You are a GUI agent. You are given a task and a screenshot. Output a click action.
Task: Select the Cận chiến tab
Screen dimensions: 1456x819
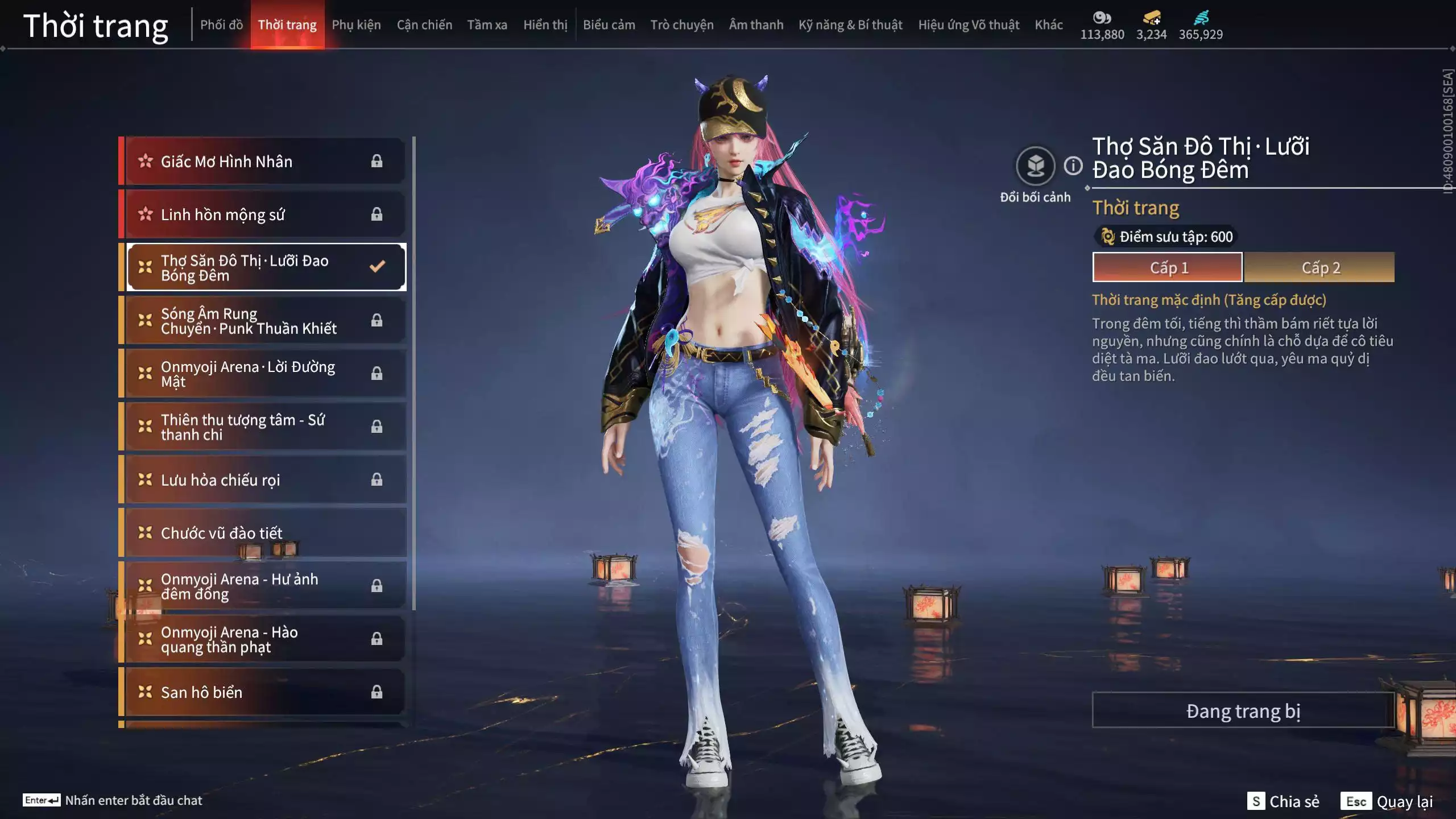[424, 25]
